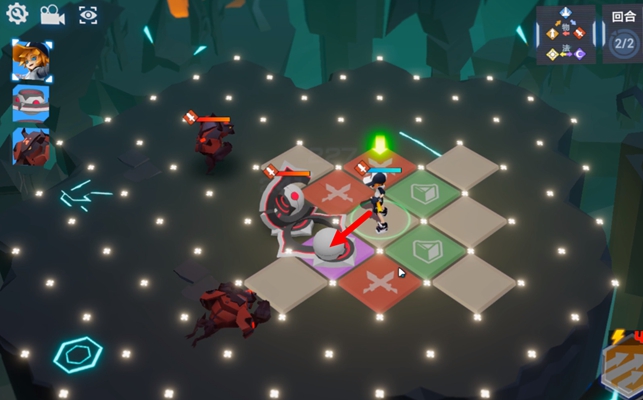Click the eye view-mode icon
Viewport: 643px width, 400px height.
[x=88, y=15]
